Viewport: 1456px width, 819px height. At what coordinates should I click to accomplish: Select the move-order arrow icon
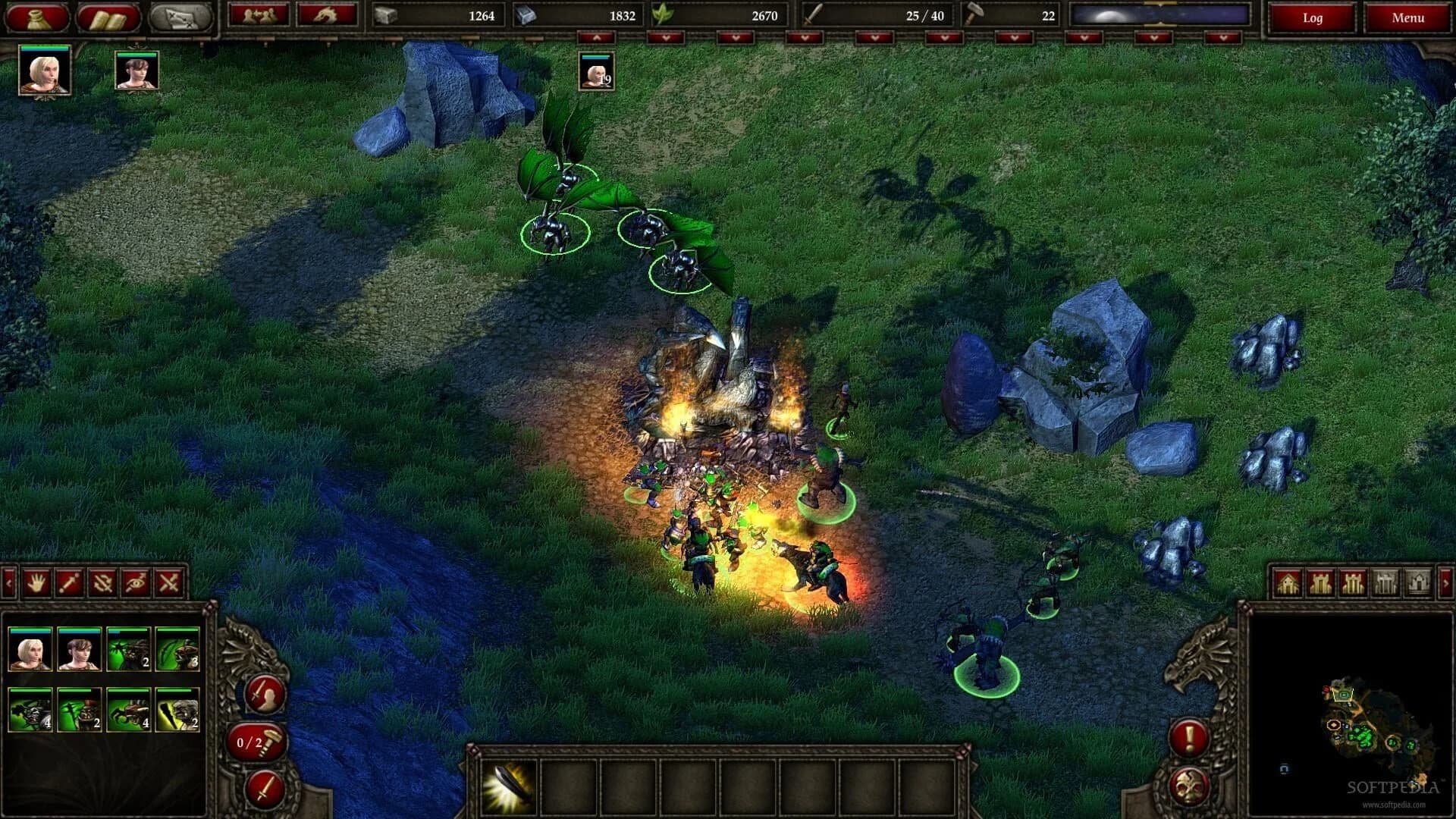[67, 581]
